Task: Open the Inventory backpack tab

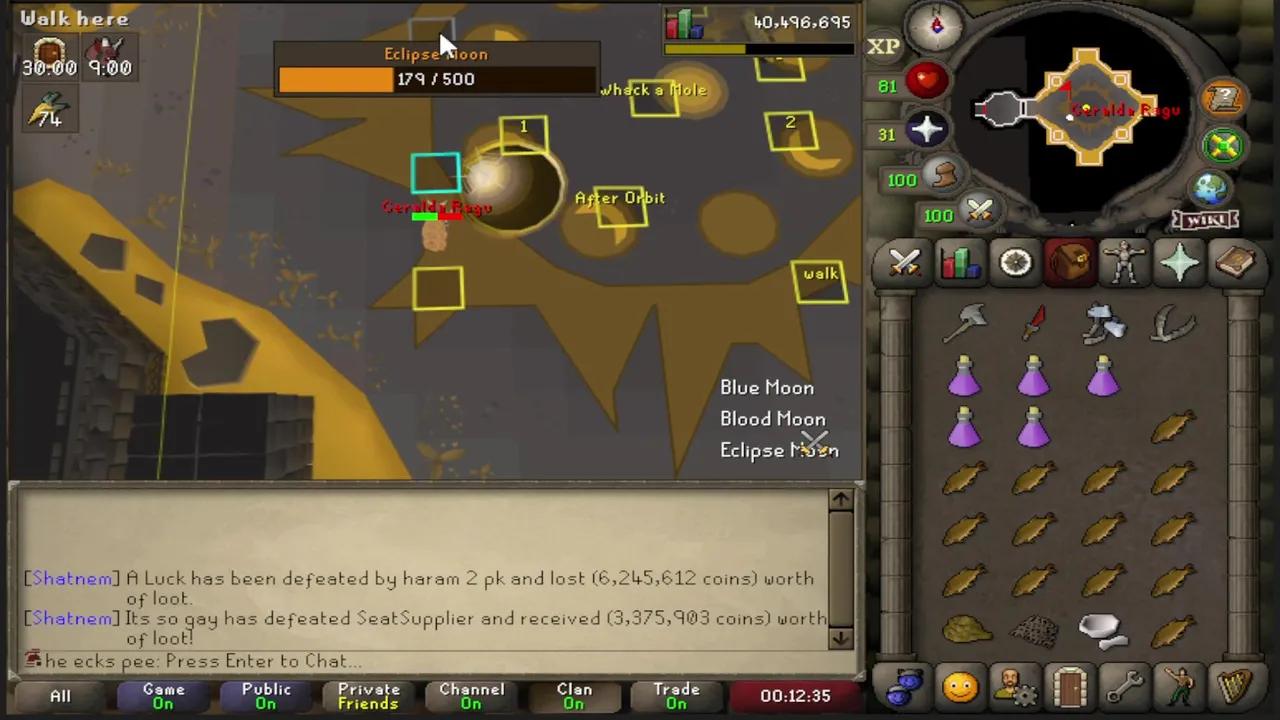Action: (1069, 262)
